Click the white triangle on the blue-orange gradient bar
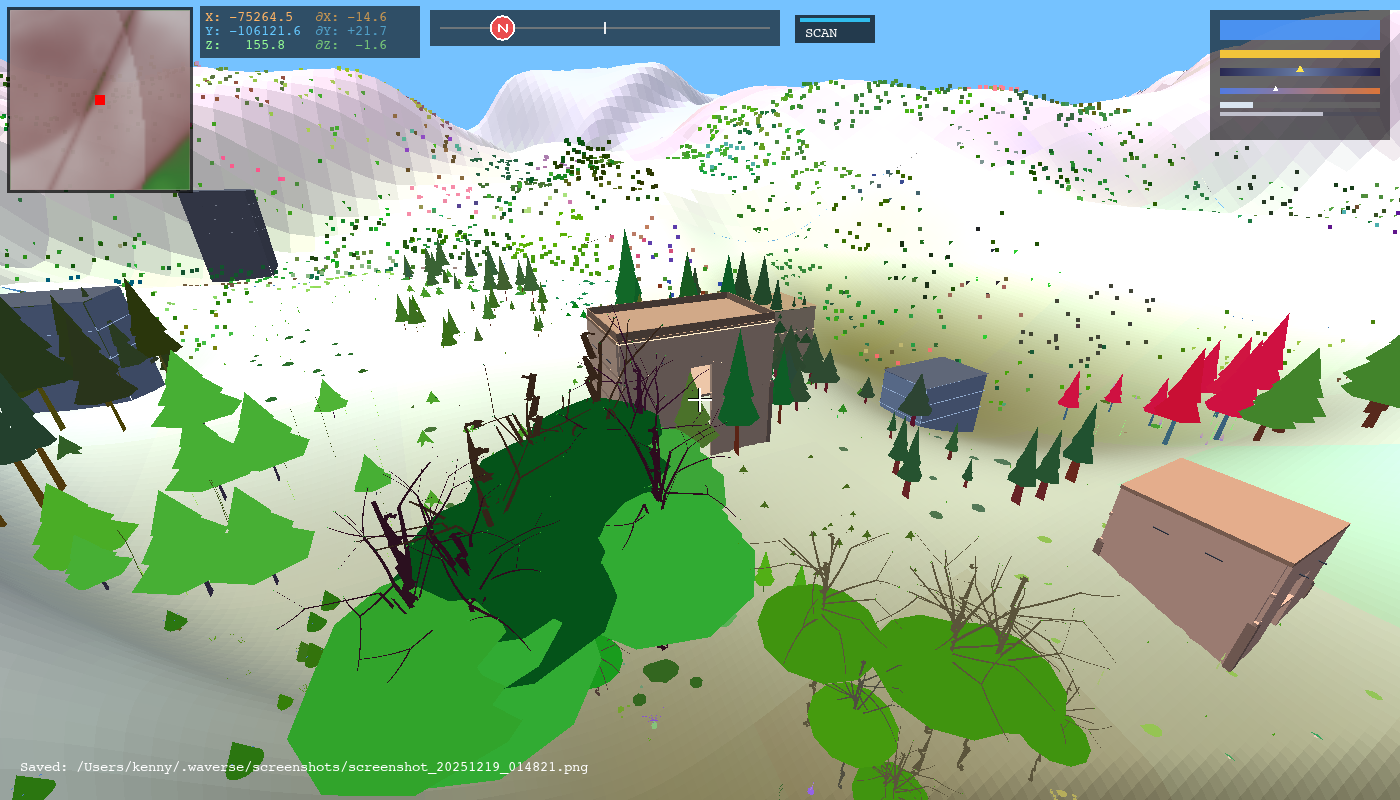 pyautogui.click(x=1275, y=88)
